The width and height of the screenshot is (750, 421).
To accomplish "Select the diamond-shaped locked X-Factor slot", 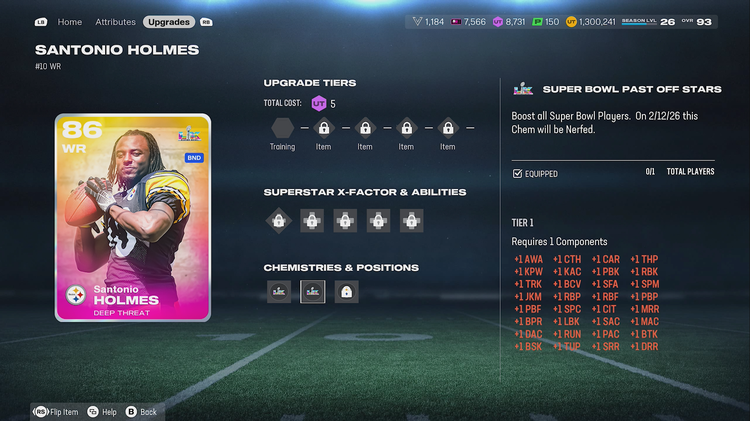I will pos(279,220).
